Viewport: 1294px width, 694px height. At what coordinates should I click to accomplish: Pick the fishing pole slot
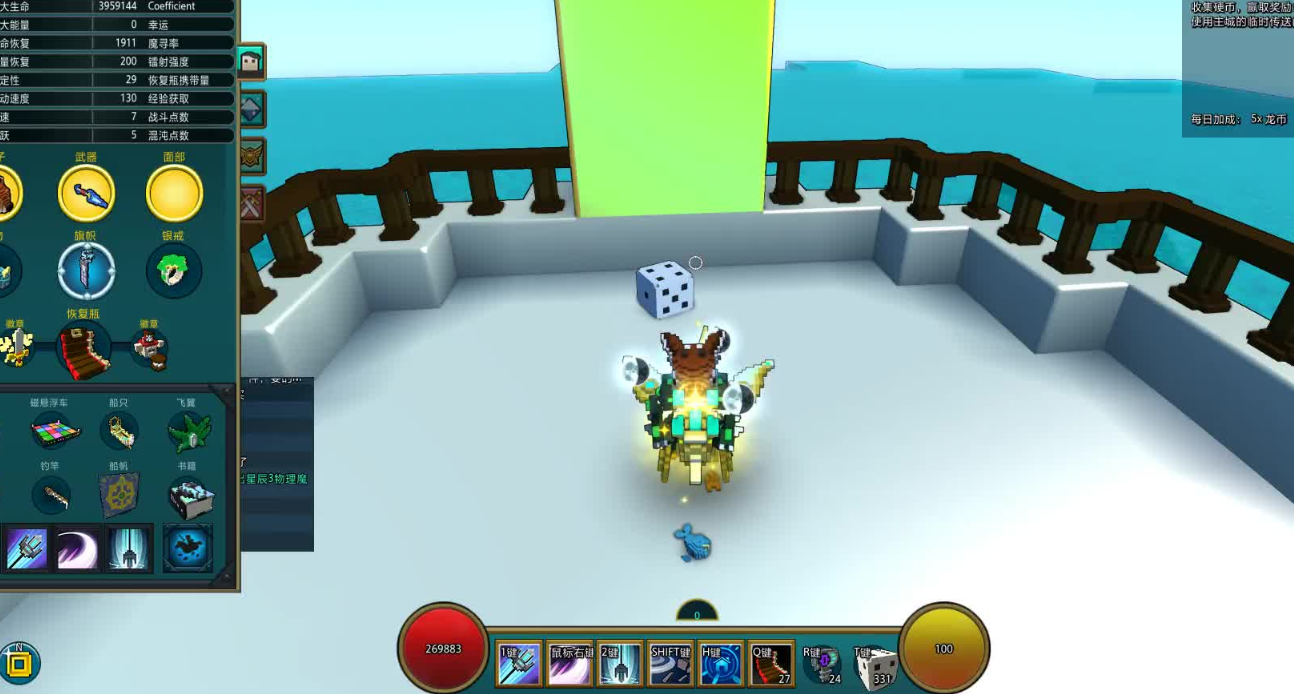pos(49,494)
